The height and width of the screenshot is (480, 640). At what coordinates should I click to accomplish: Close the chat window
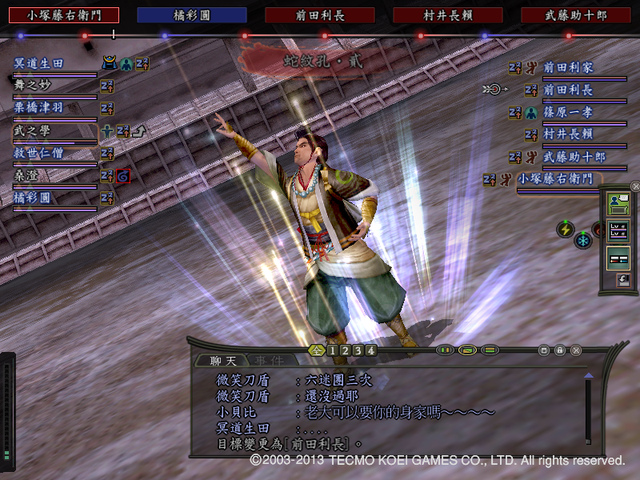[x=575, y=351]
